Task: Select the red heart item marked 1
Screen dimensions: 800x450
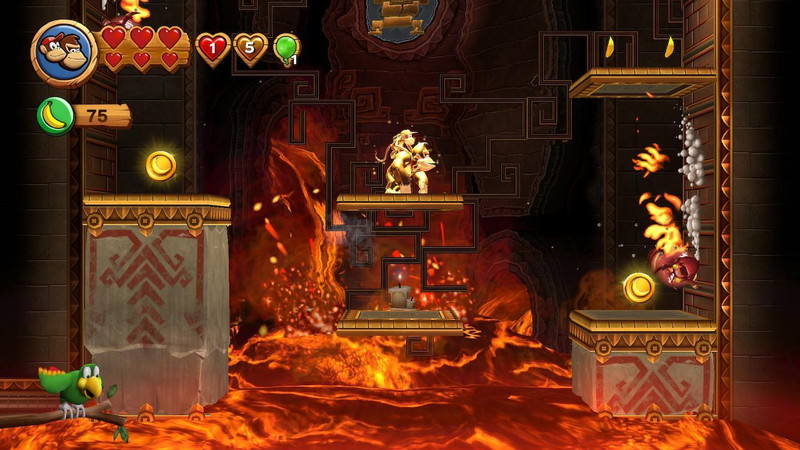Action: pos(213,47)
